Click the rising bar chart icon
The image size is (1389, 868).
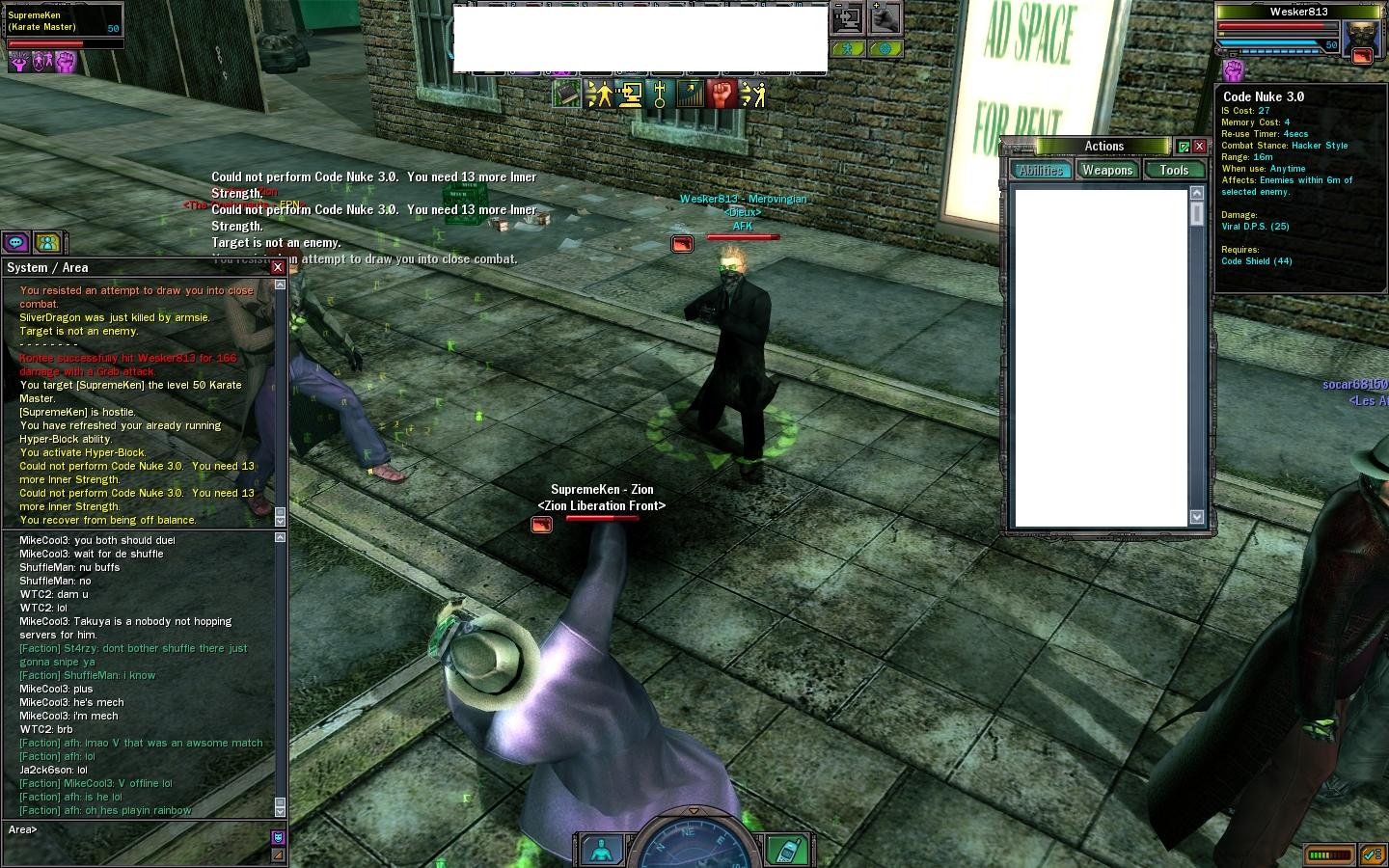691,94
